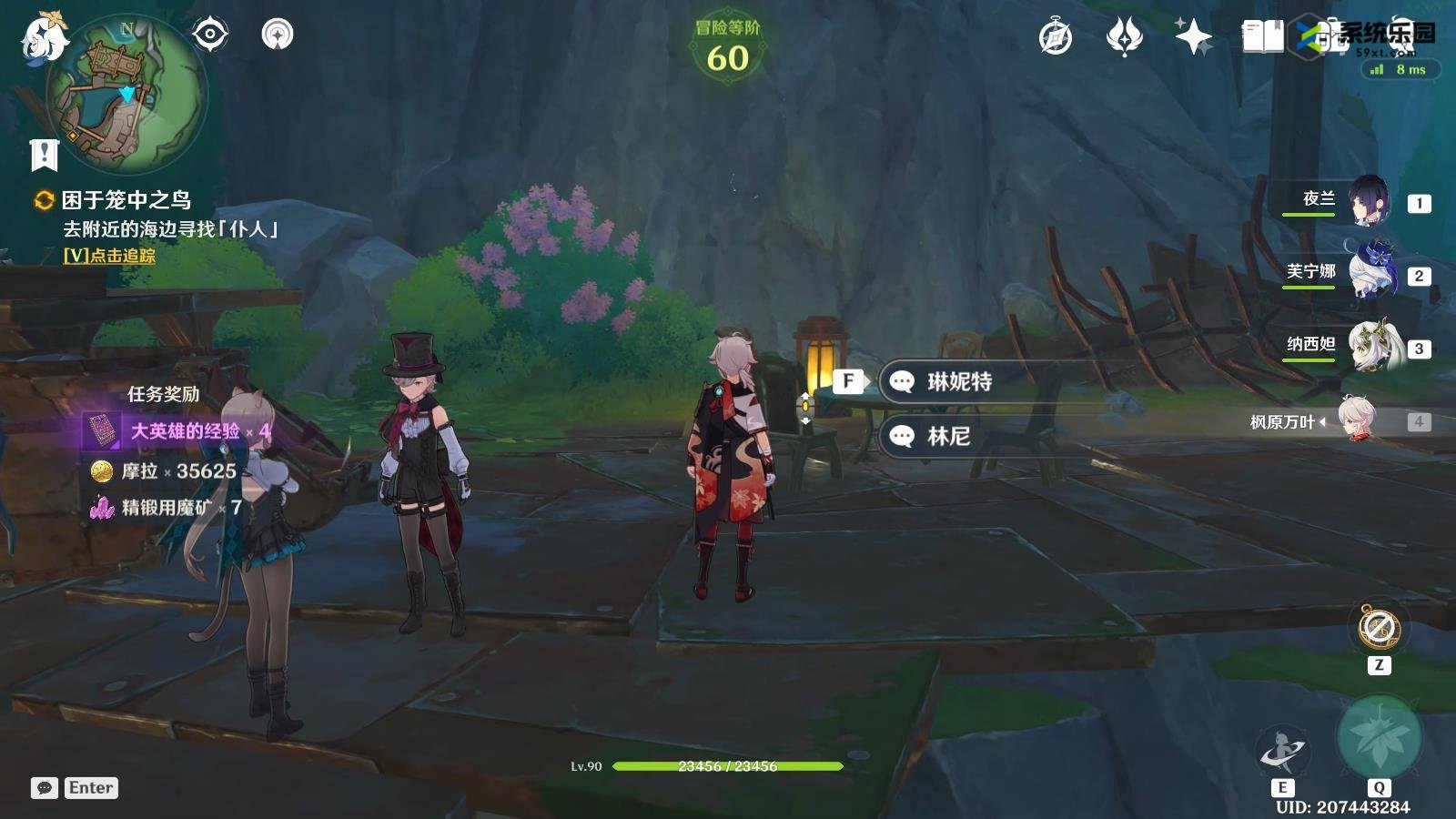Open the compass events icon
Image resolution: width=1456 pixels, height=819 pixels.
click(1056, 37)
